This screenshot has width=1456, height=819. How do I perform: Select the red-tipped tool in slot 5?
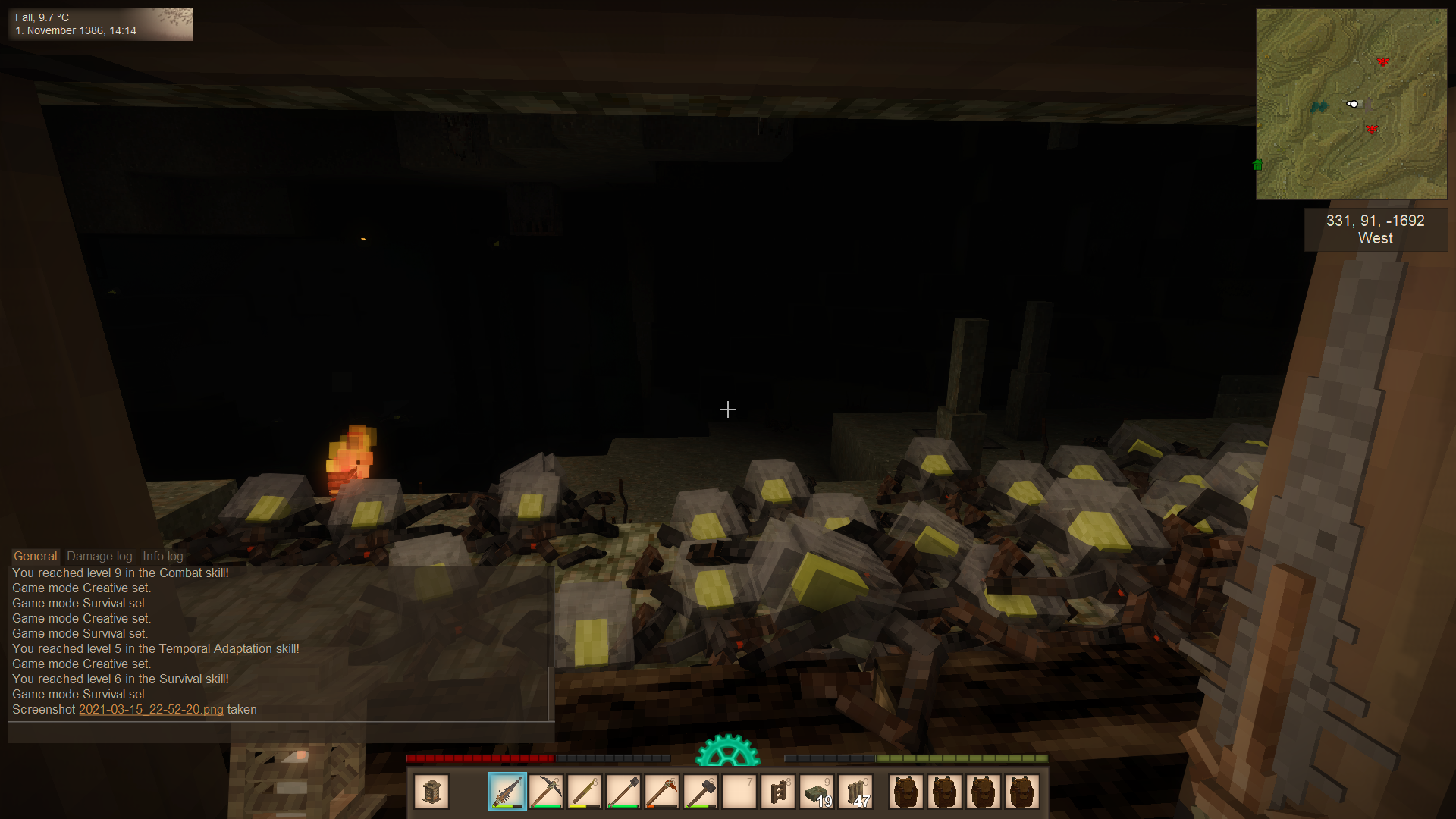pos(662,792)
